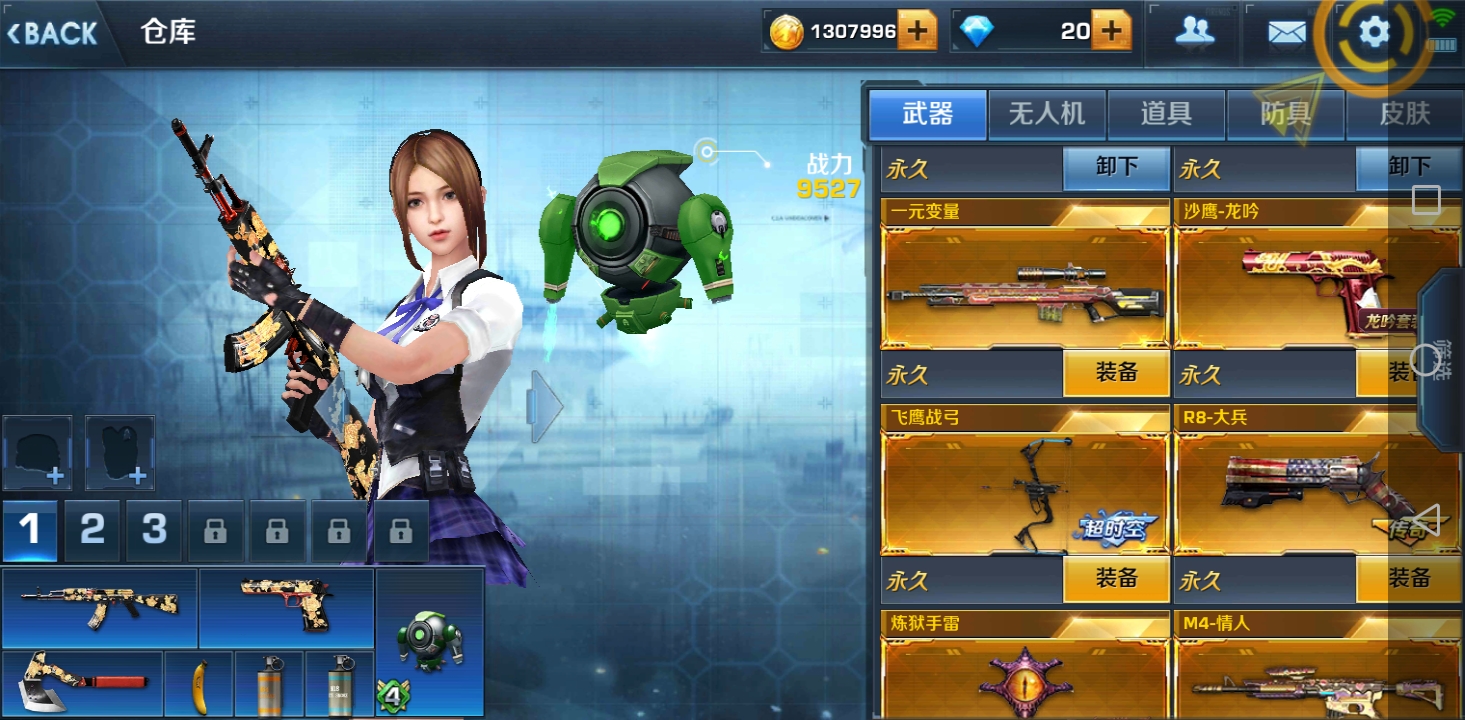
Task: Switch to the 皮肤 tab
Action: point(1405,114)
